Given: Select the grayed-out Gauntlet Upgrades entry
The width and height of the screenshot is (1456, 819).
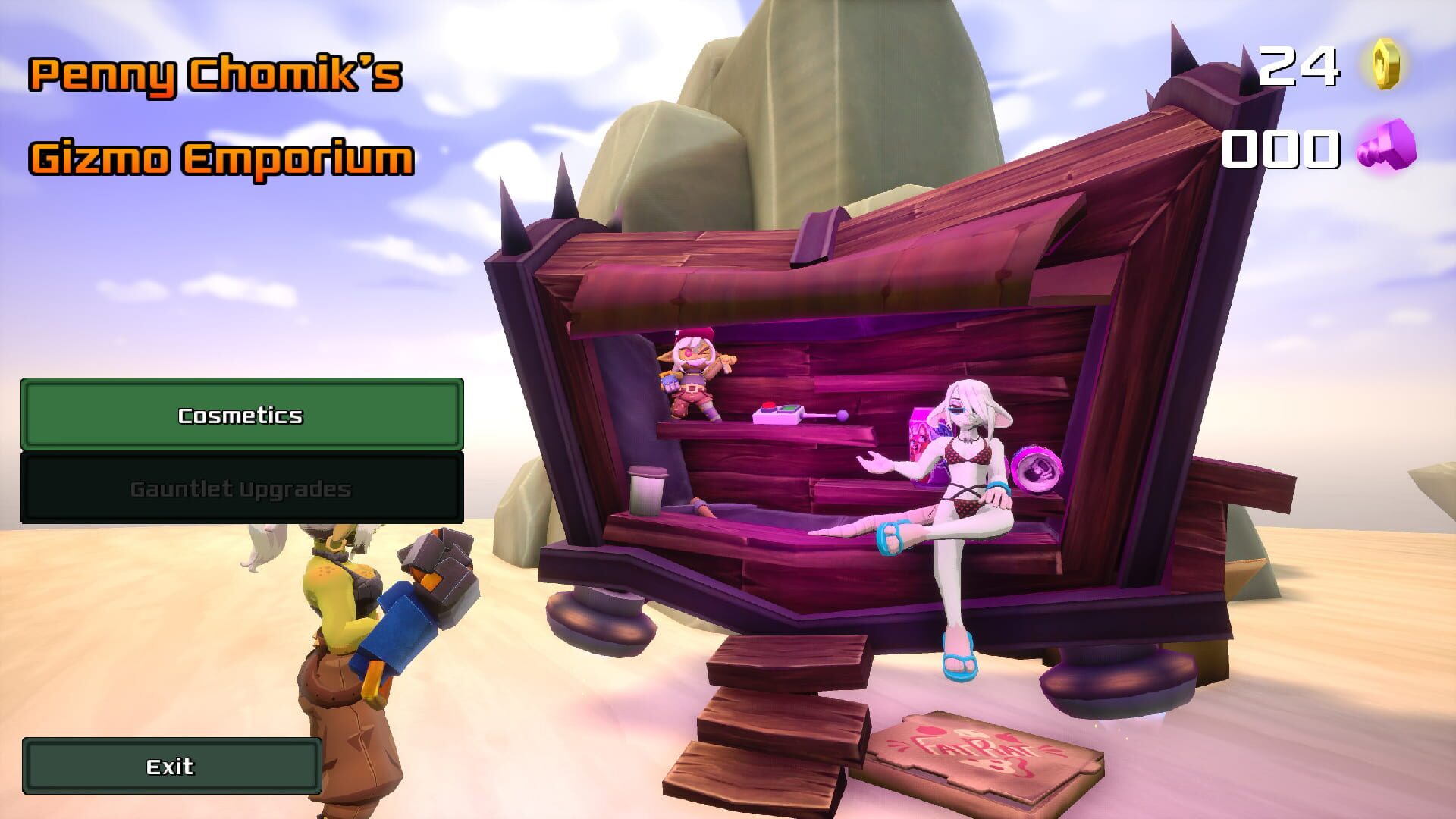Looking at the screenshot, I should point(243,489).
